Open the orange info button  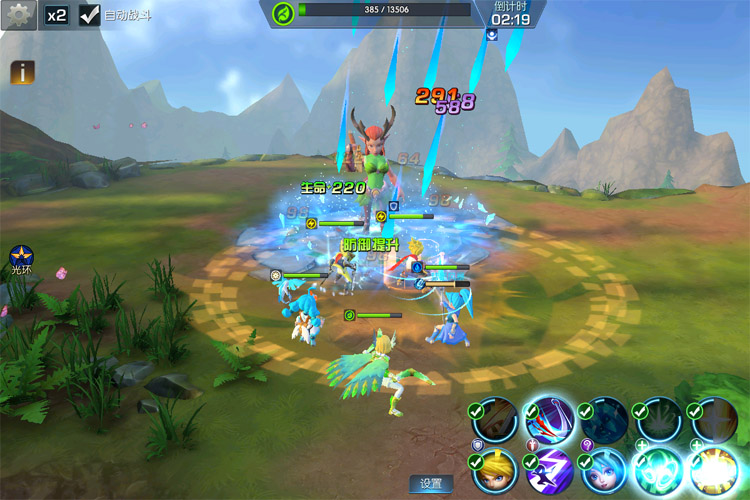[22, 72]
